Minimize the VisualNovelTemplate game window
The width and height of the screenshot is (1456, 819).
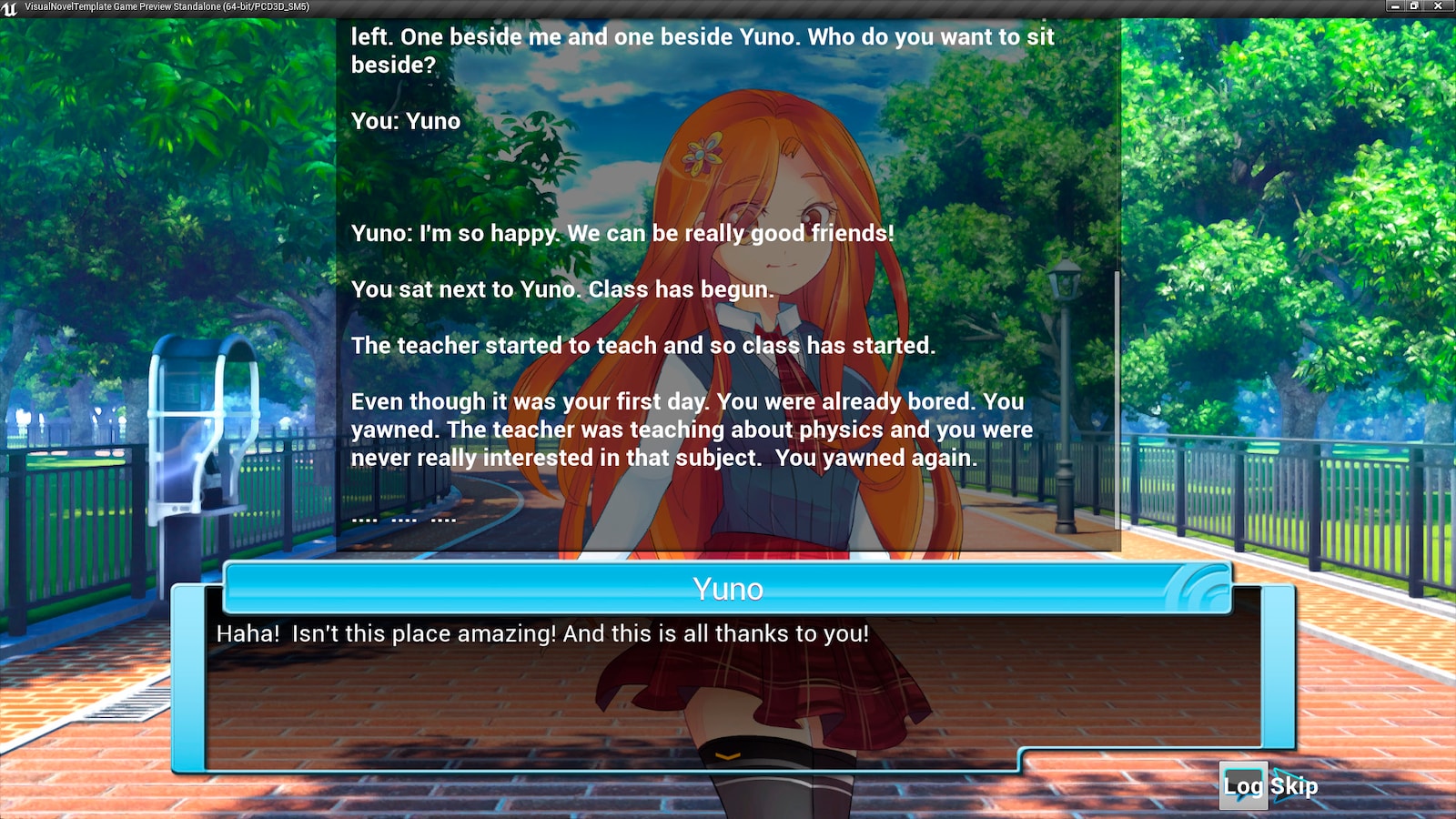pos(1395,6)
